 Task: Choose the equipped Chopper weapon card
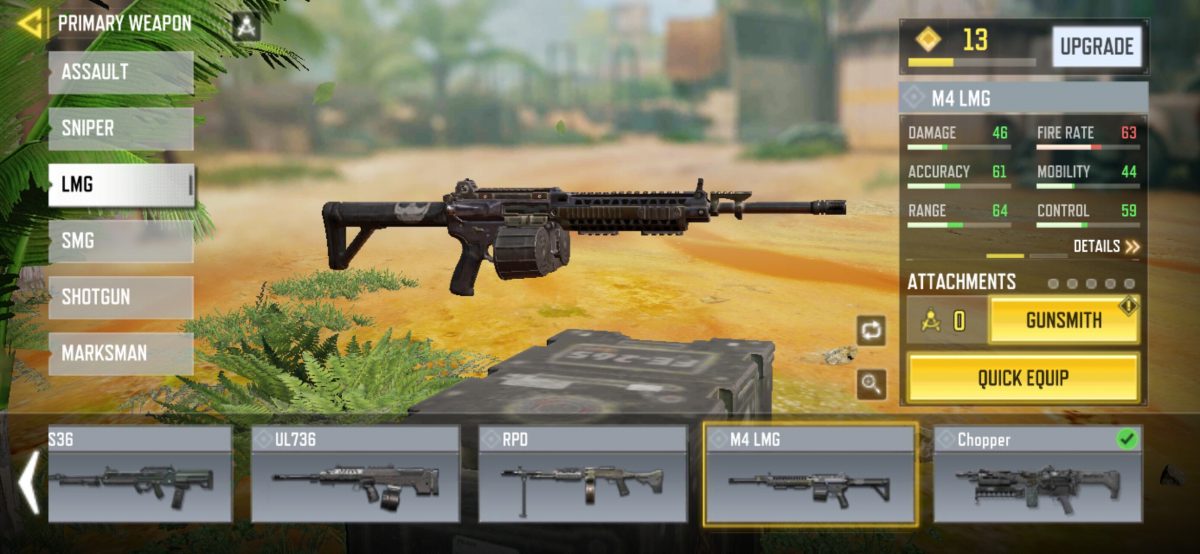1038,474
